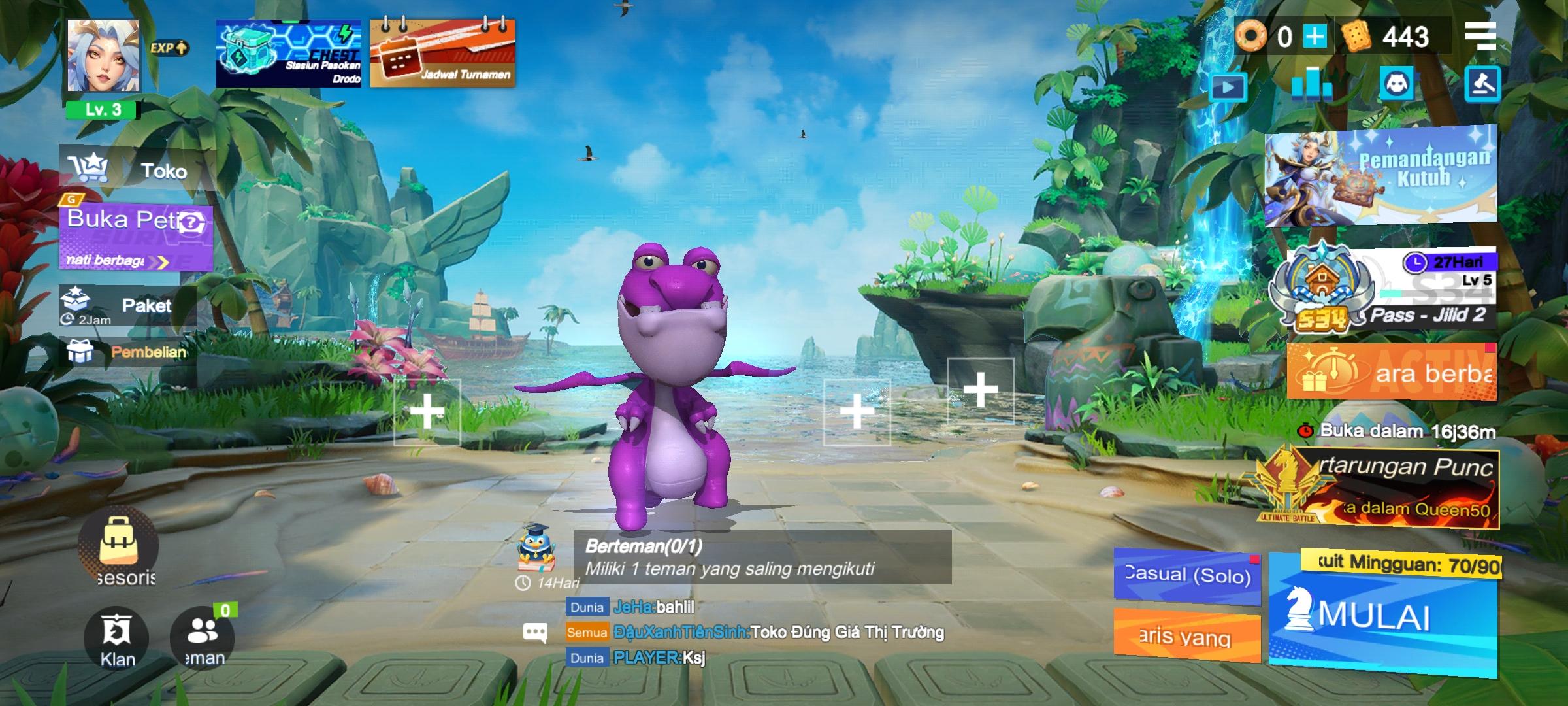The height and width of the screenshot is (706, 1568).
Task: Open the video play icon
Action: [1228, 87]
